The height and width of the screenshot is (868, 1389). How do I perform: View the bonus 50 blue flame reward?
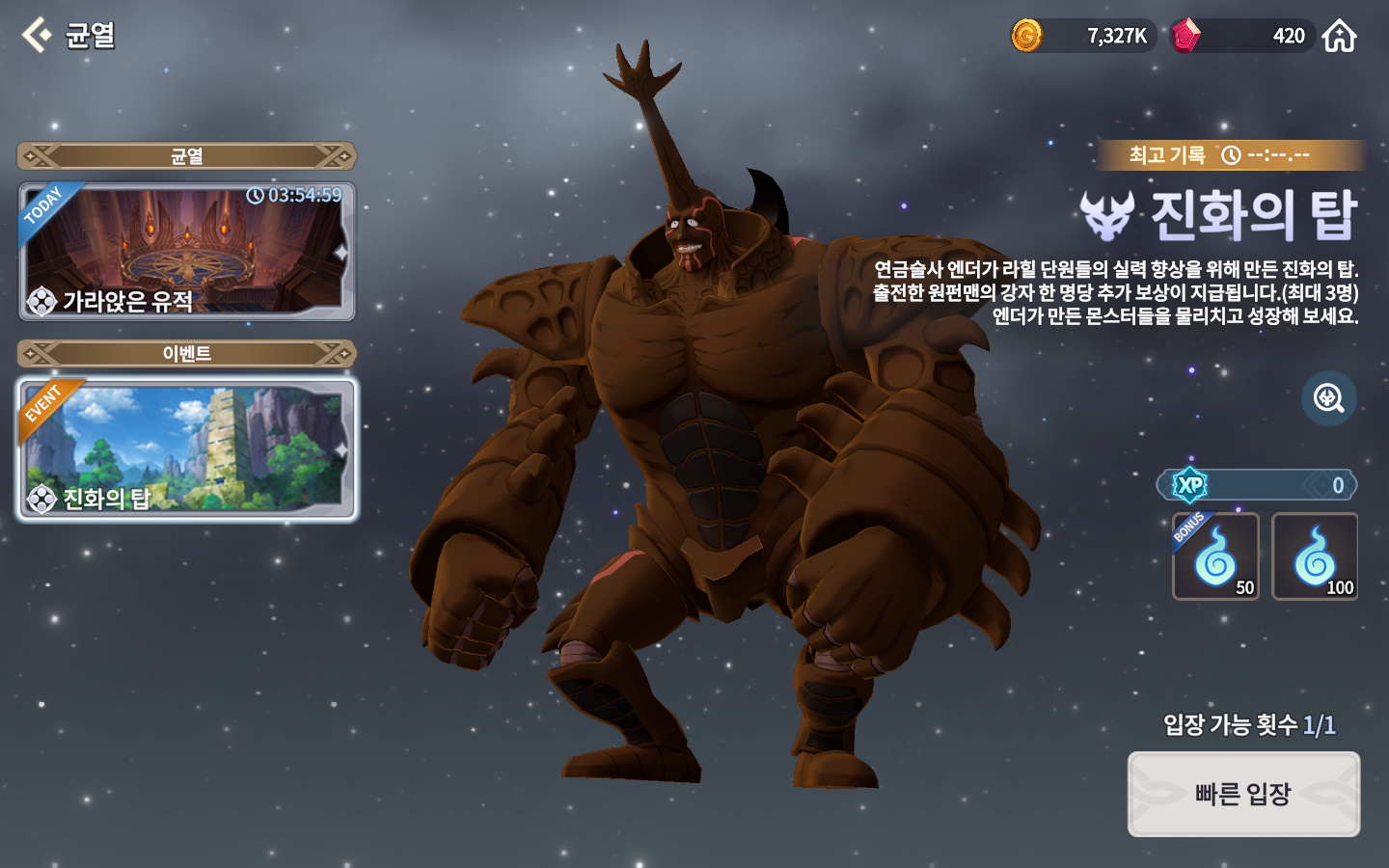tap(1215, 556)
